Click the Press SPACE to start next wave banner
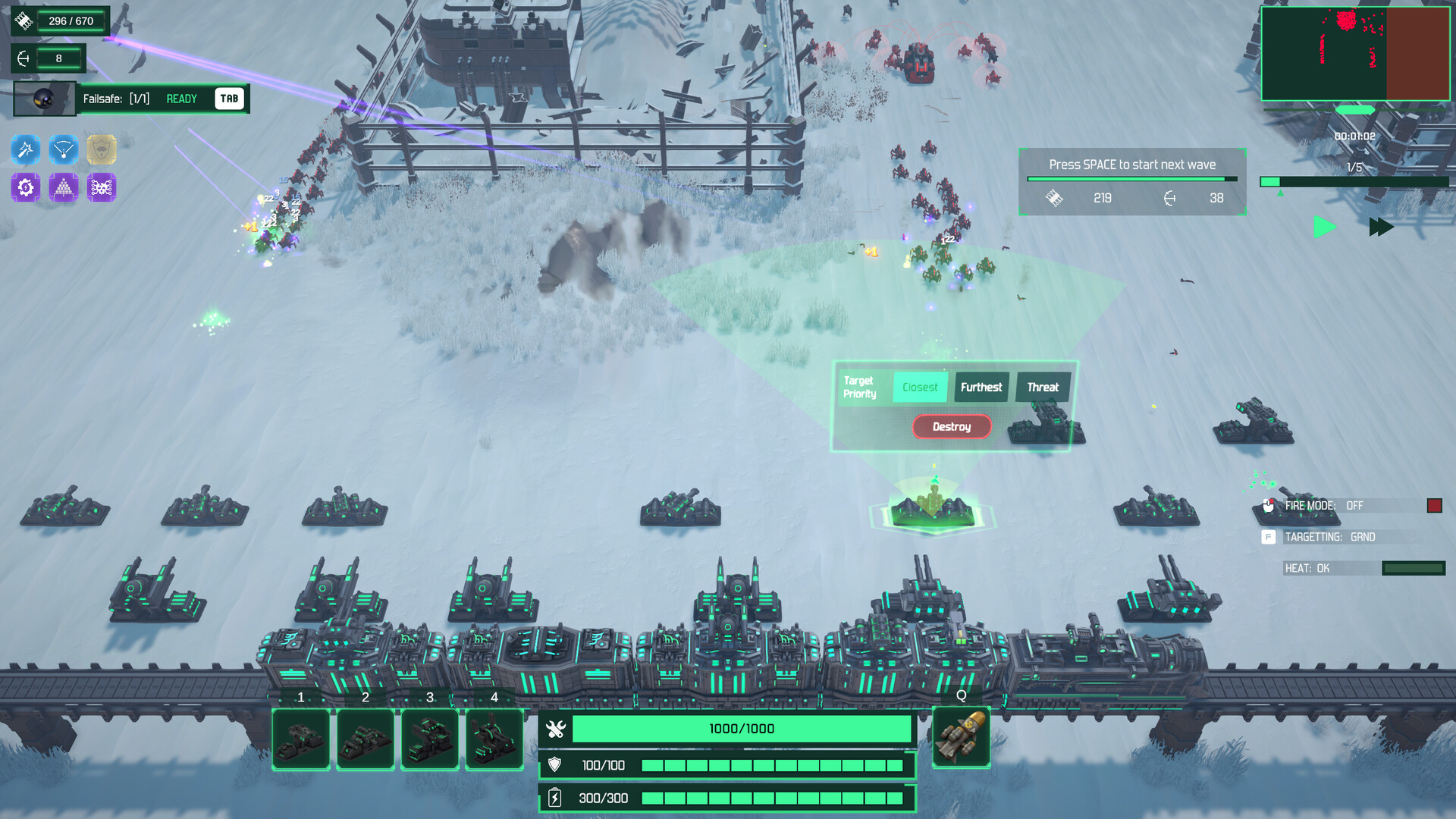 point(1131,164)
